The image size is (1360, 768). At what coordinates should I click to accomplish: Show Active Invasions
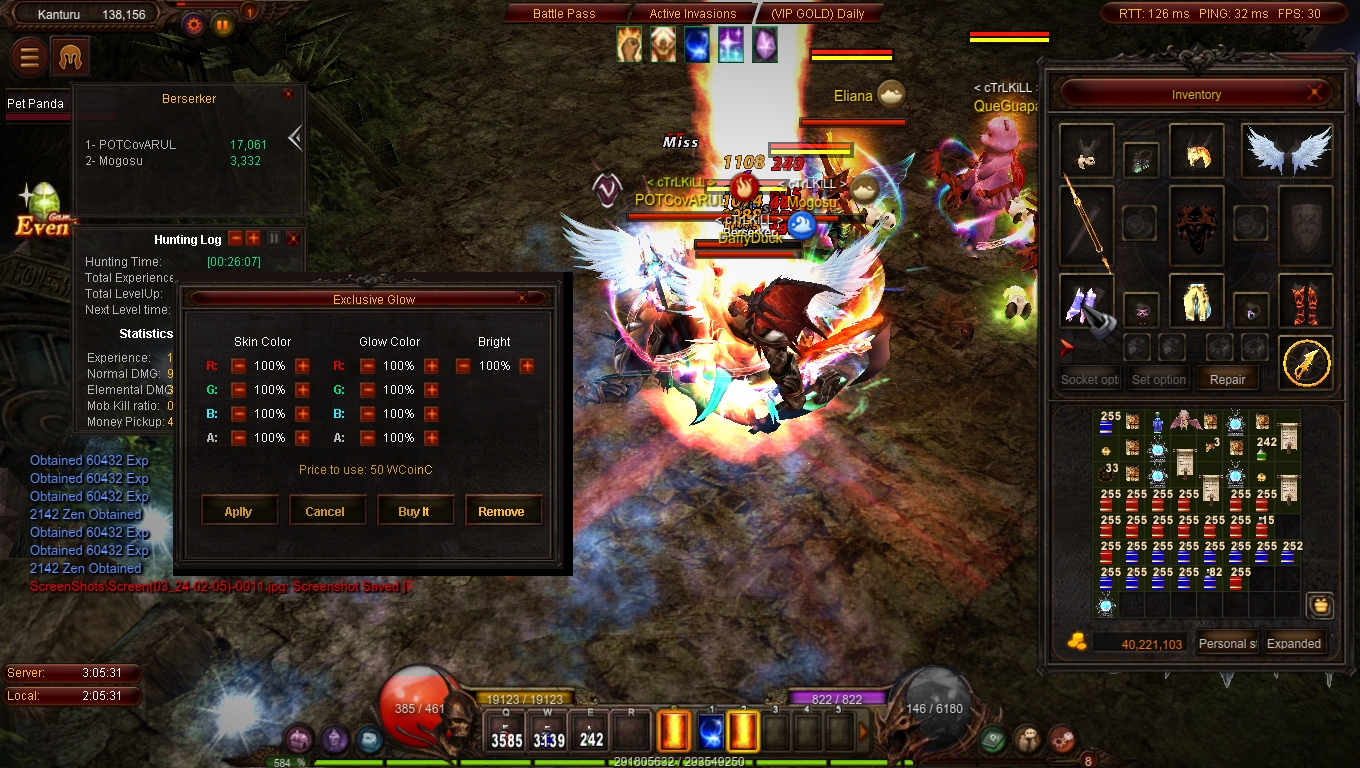[693, 14]
